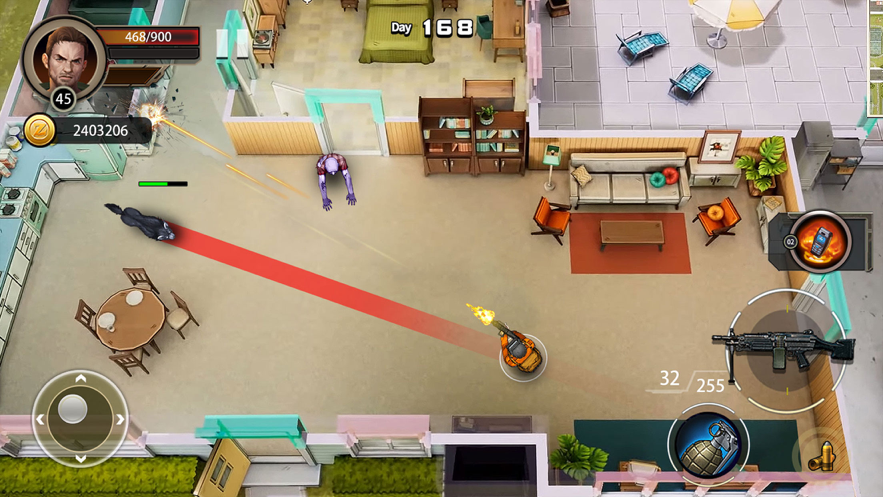Tap the gold coin currency icon

[40, 131]
